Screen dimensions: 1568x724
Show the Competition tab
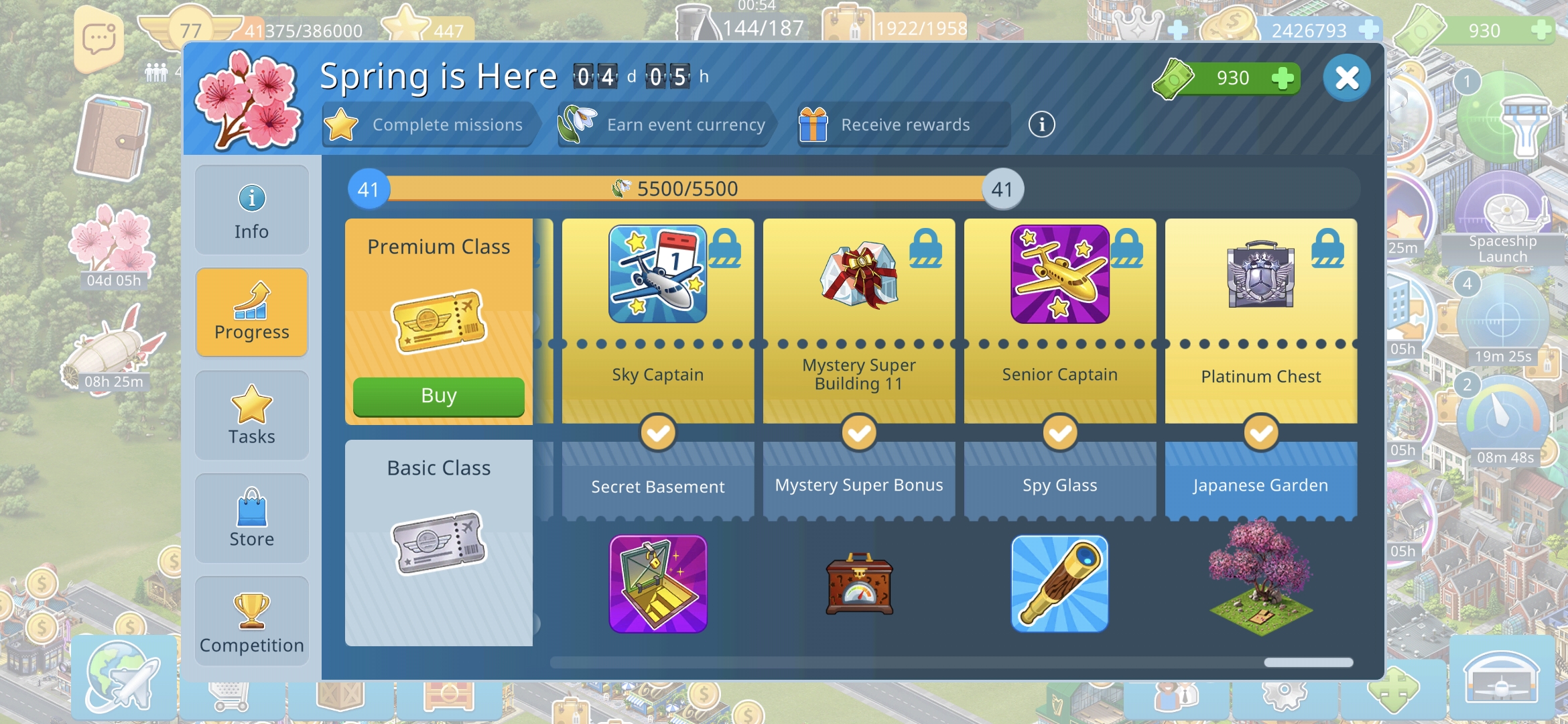tap(251, 621)
